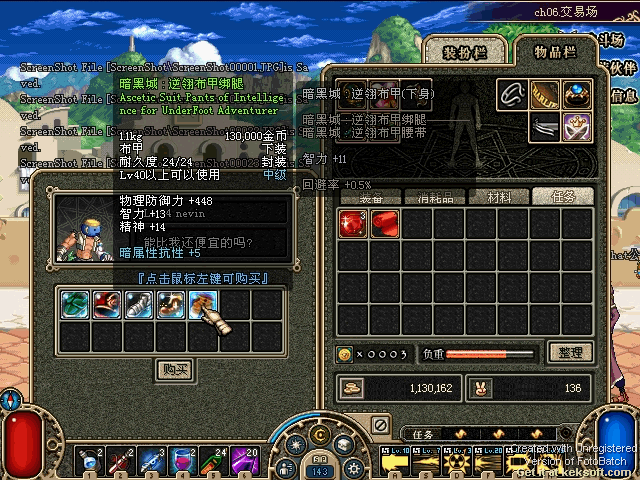The height and width of the screenshot is (480, 640).
Task: Click the equipped crown title slot
Action: coord(577,127)
